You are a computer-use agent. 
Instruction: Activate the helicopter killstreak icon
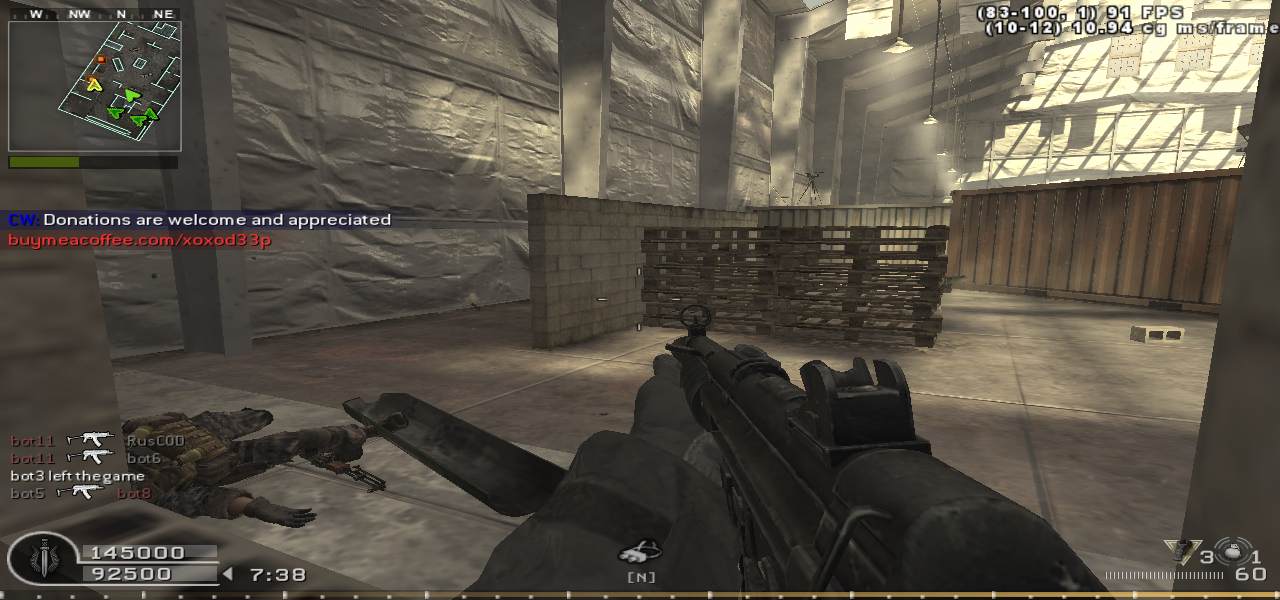click(639, 551)
